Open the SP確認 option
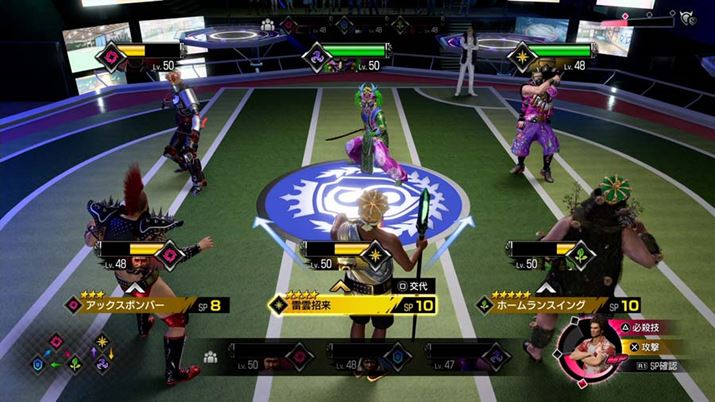This screenshot has height=402, width=715. pos(665,367)
